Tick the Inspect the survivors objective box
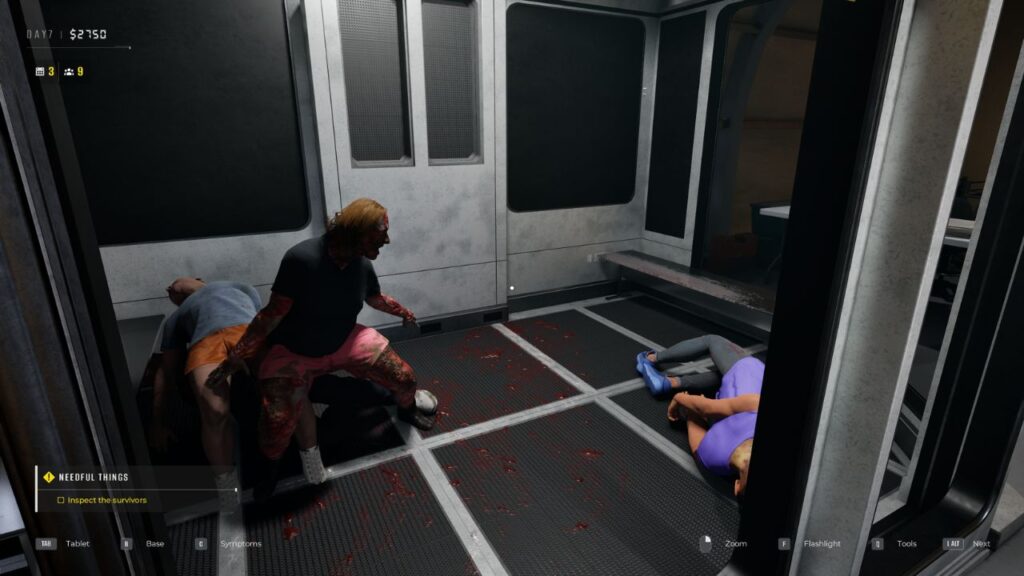The height and width of the screenshot is (576, 1024). [x=61, y=500]
